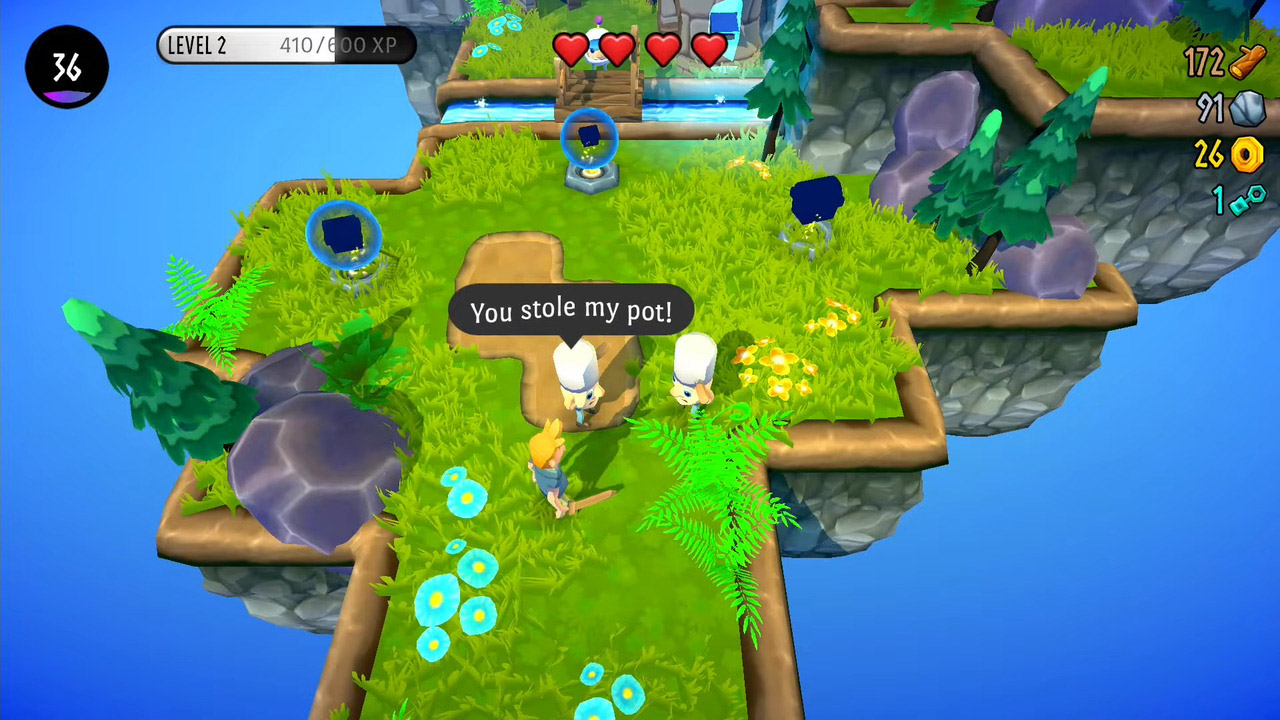Select the grey stone resource icon
Viewport: 1280px width, 720px height.
[1248, 108]
